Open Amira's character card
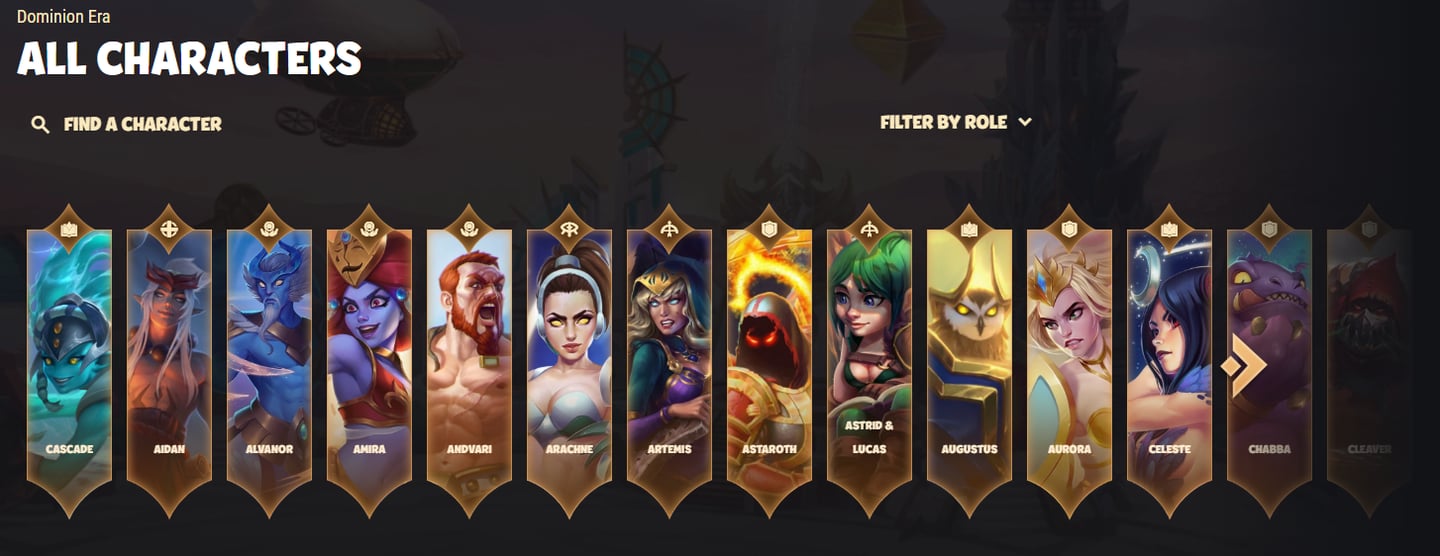 (x=369, y=360)
